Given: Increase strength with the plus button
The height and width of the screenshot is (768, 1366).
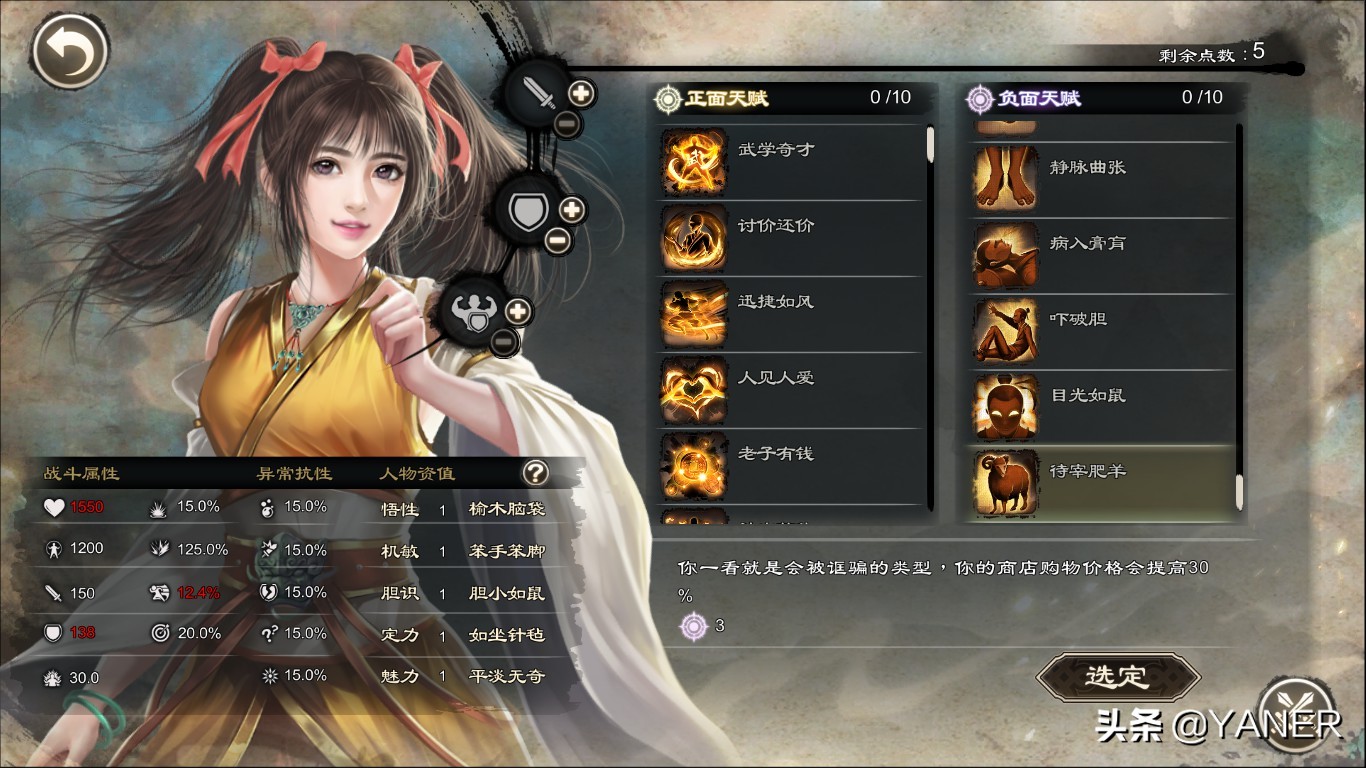Looking at the screenshot, I should tap(517, 310).
